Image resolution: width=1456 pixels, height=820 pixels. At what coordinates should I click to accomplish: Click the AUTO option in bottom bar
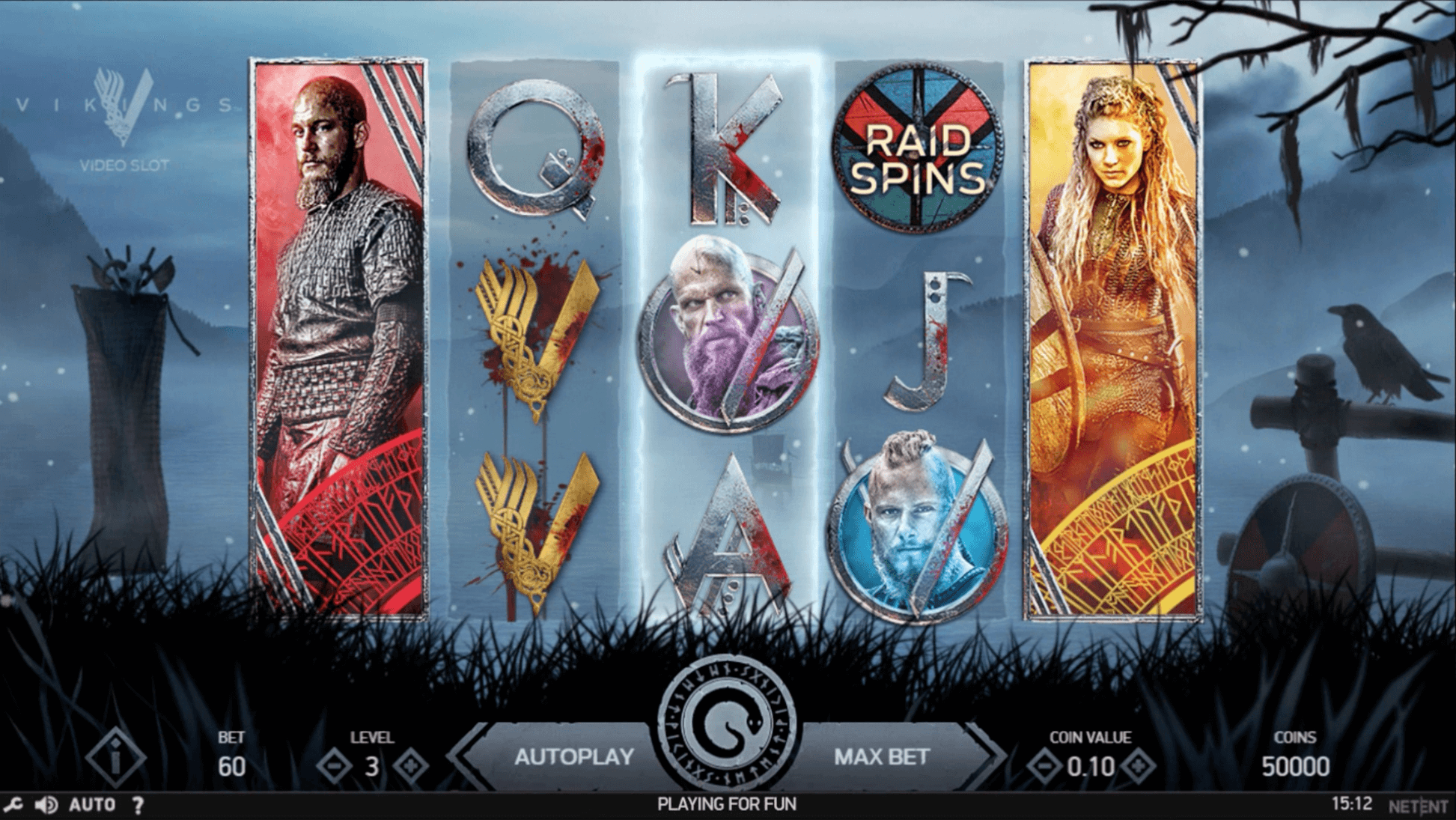click(x=92, y=805)
